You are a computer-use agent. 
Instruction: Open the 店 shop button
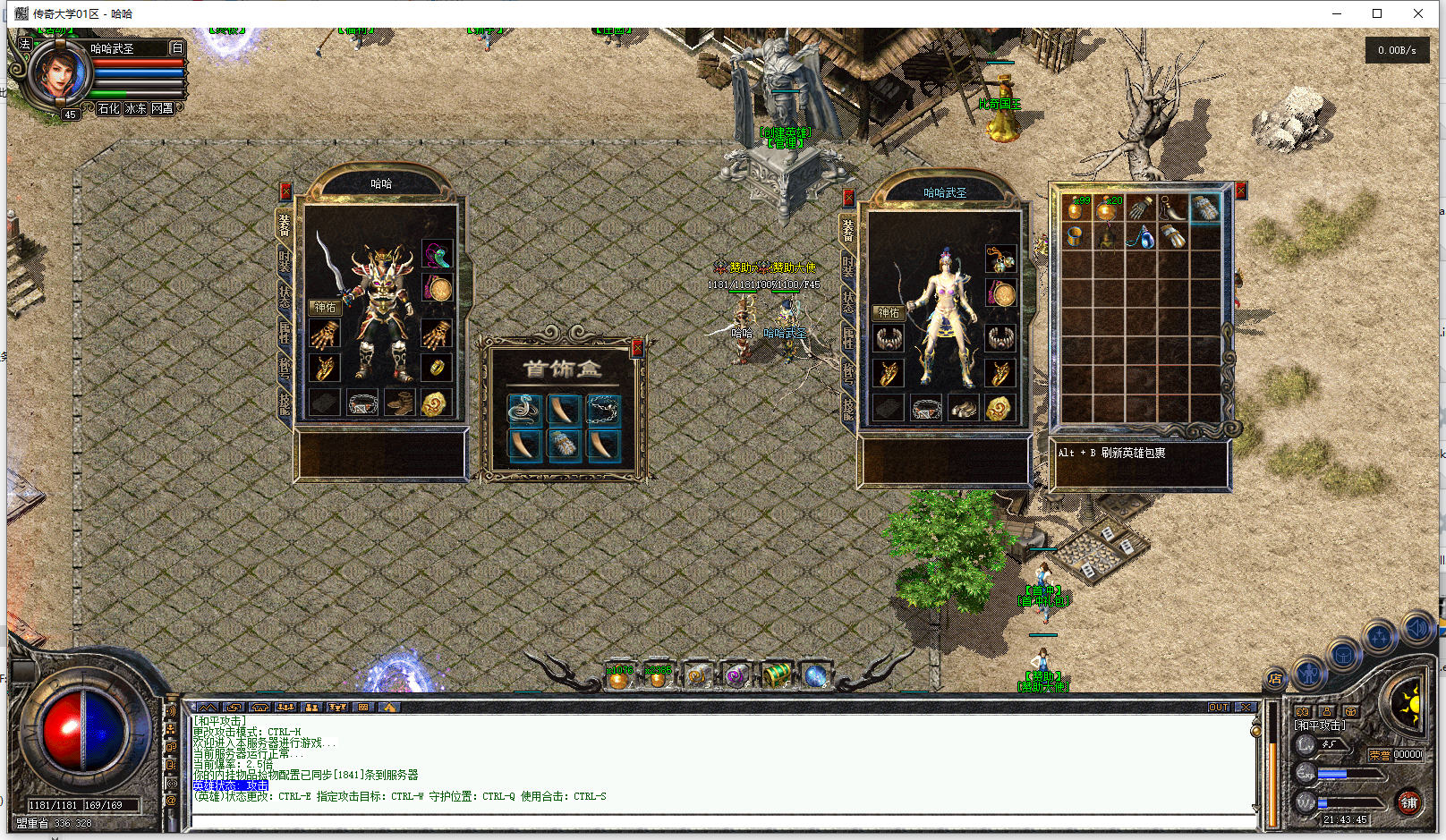click(1275, 679)
